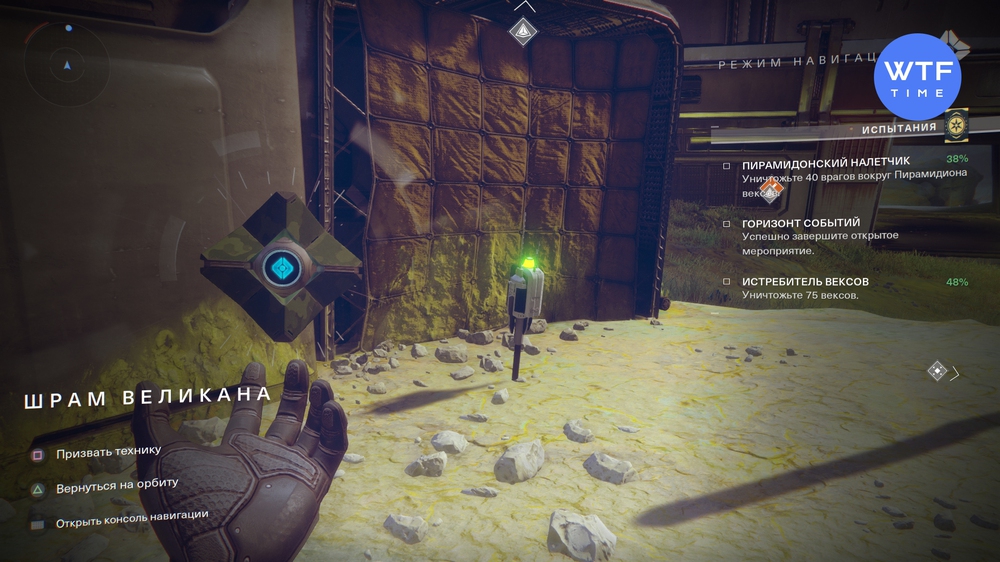Choose the Истребитель вексов challenge
Screen dimensions: 1000x562
806,282
